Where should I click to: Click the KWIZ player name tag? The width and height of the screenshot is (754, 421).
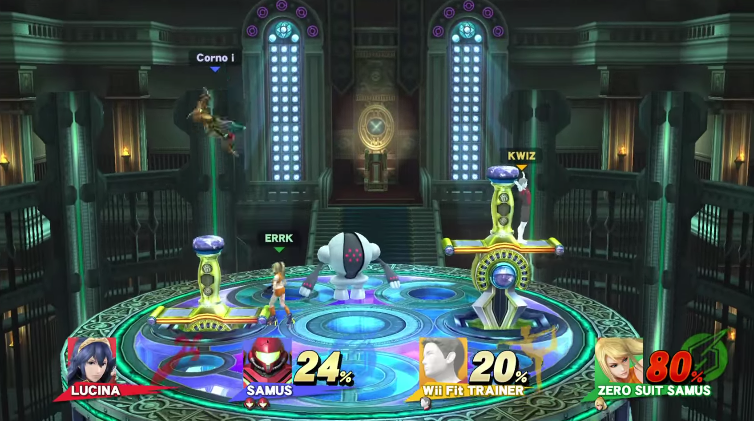point(521,156)
